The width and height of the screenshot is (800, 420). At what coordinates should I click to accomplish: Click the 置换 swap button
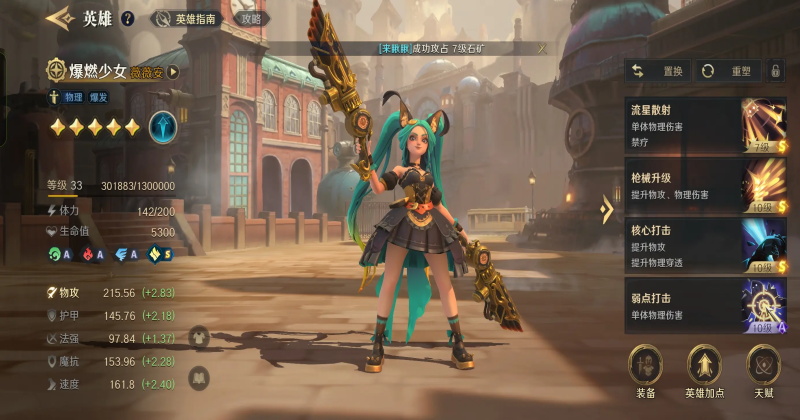tap(659, 71)
